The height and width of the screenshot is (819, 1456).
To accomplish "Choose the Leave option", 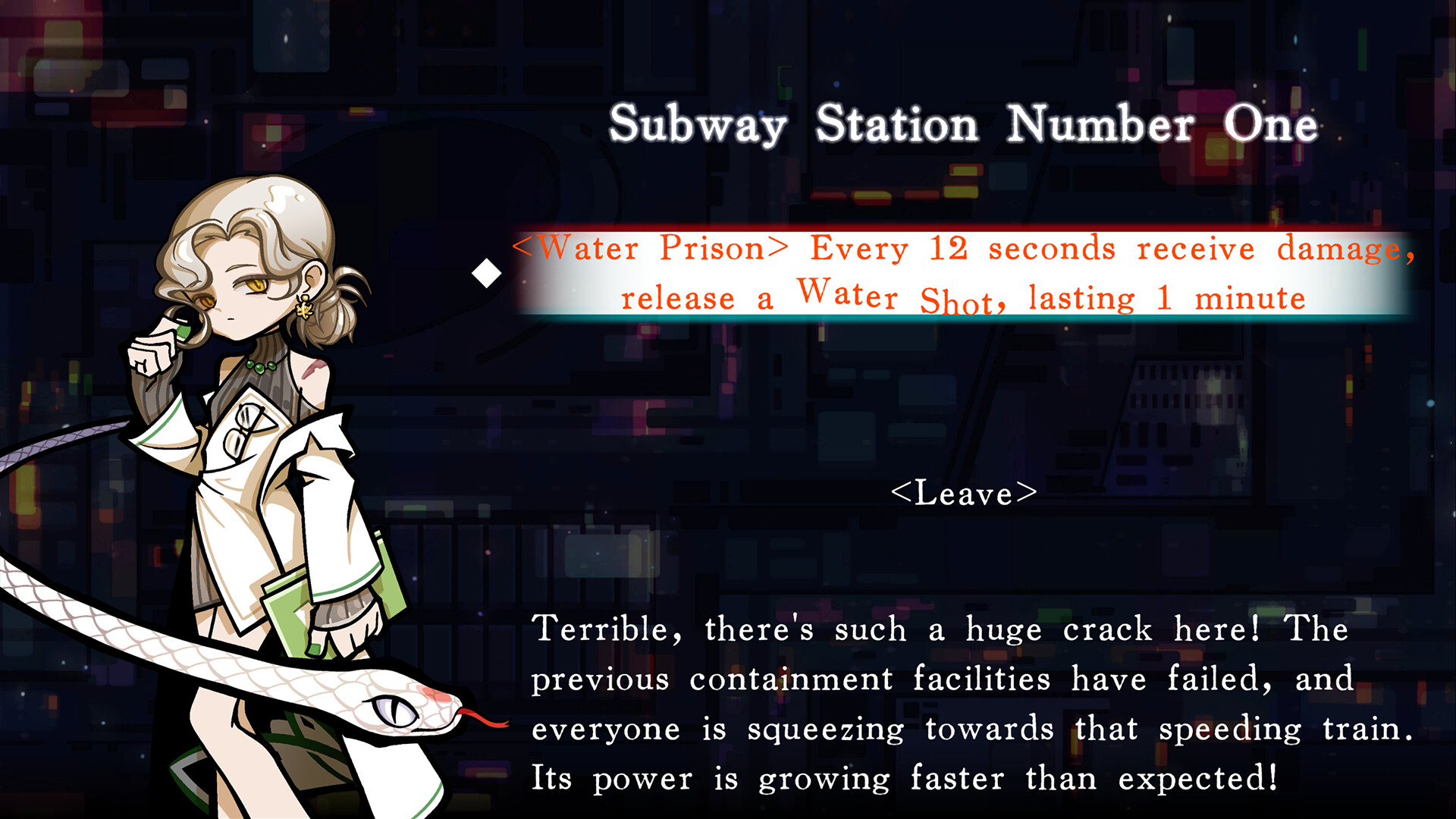I will tap(965, 494).
